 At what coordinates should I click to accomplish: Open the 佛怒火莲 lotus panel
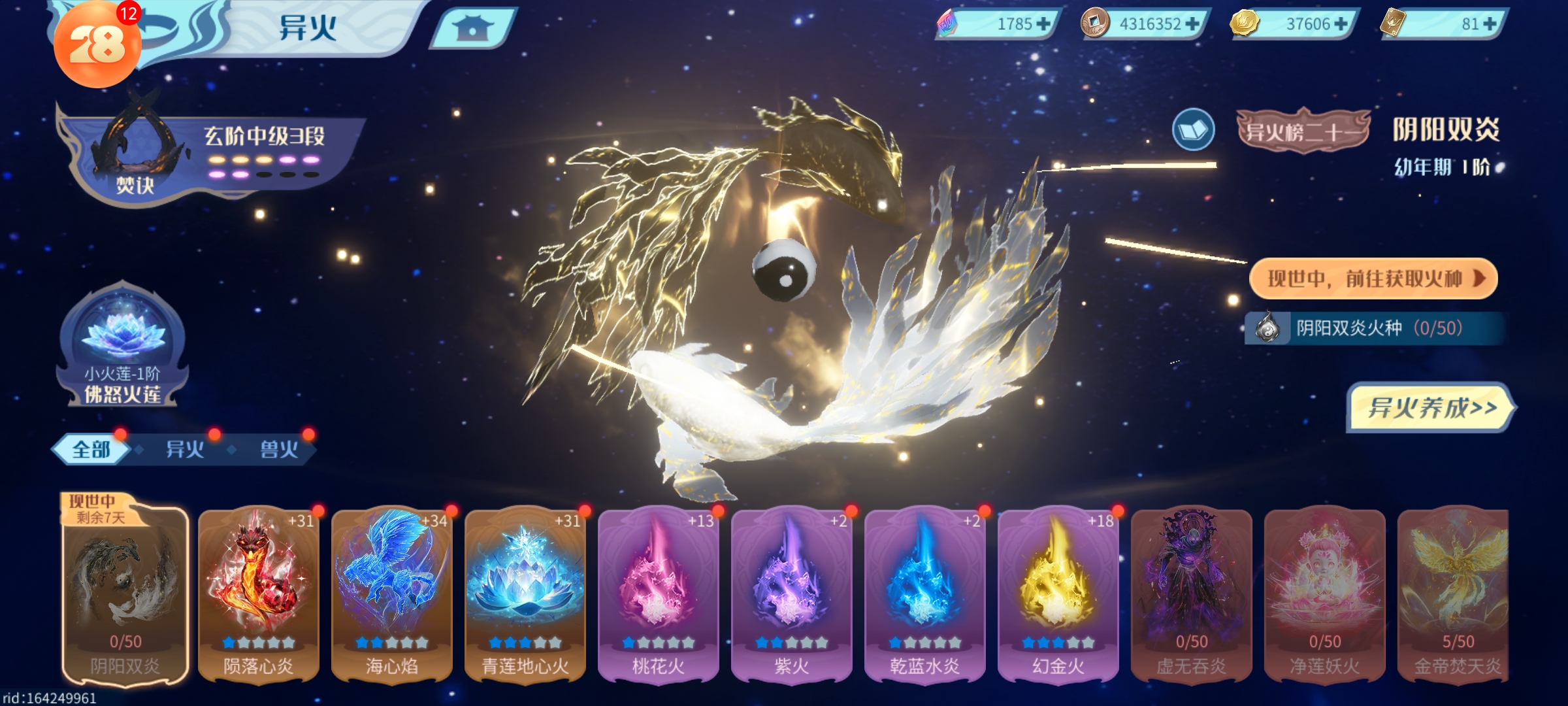click(x=122, y=346)
